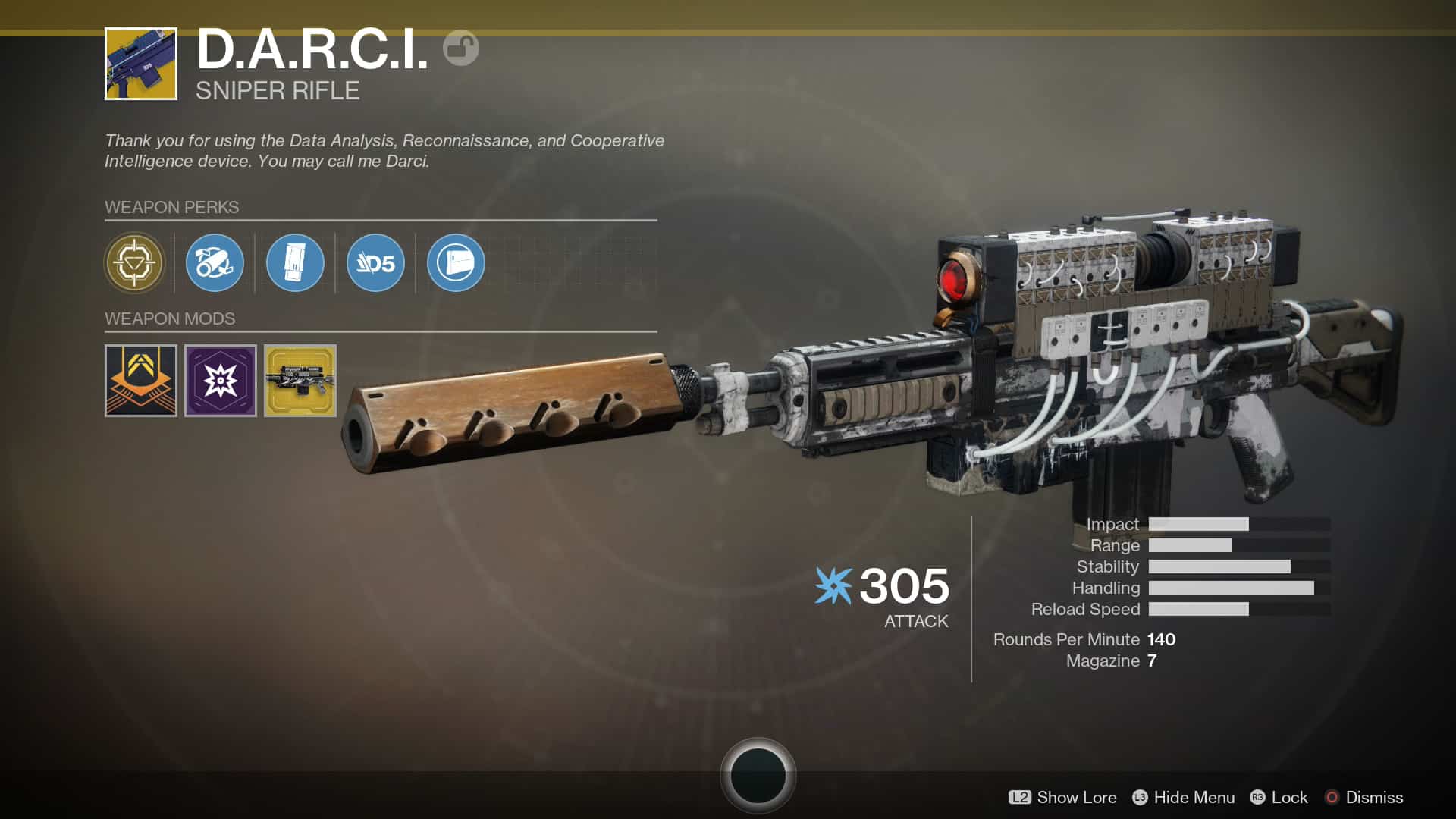Screen dimensions: 1456x819
Task: View the magazine perk in Weapon Perks
Action: 295,263
